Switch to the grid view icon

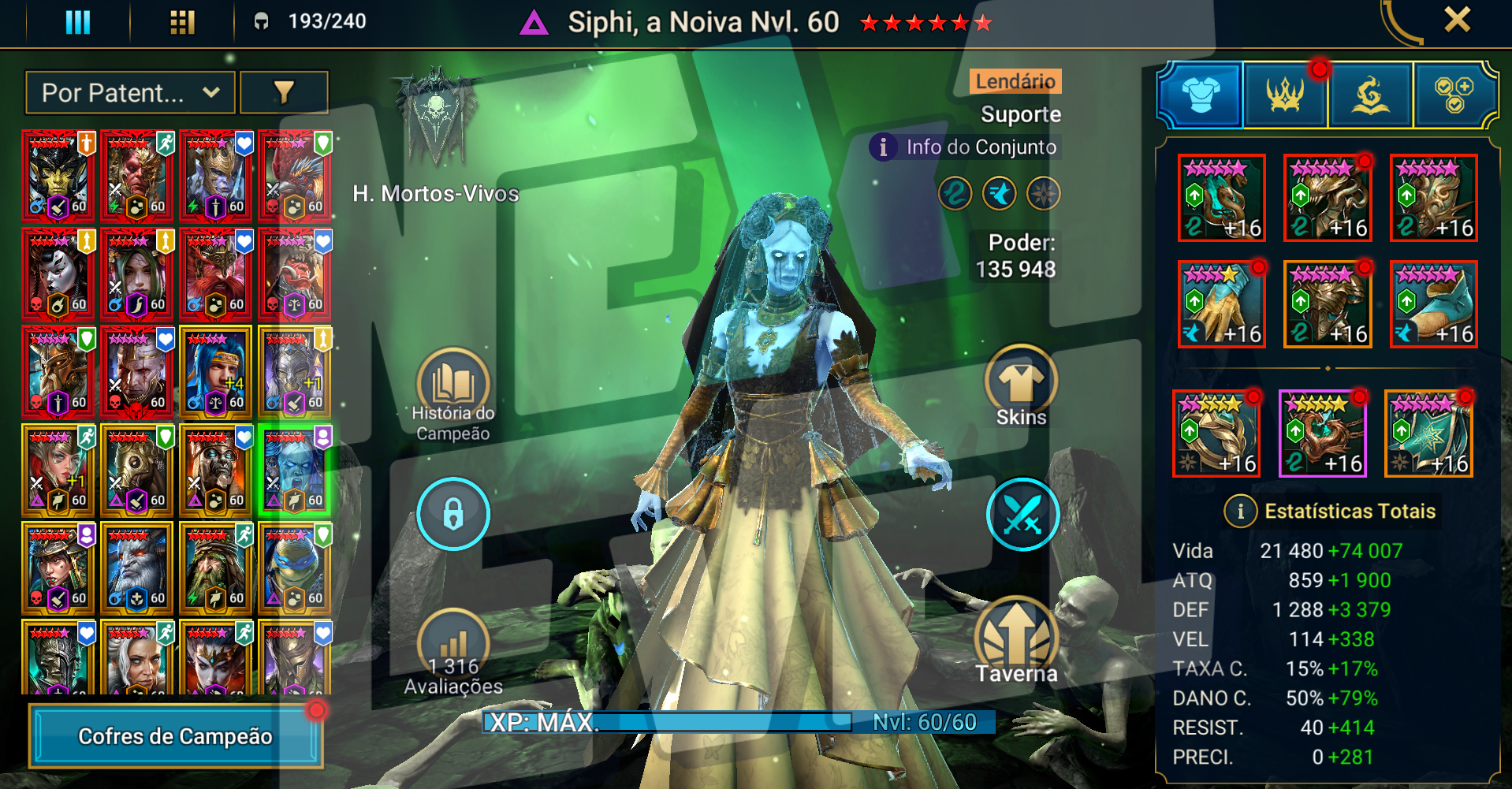(182, 22)
